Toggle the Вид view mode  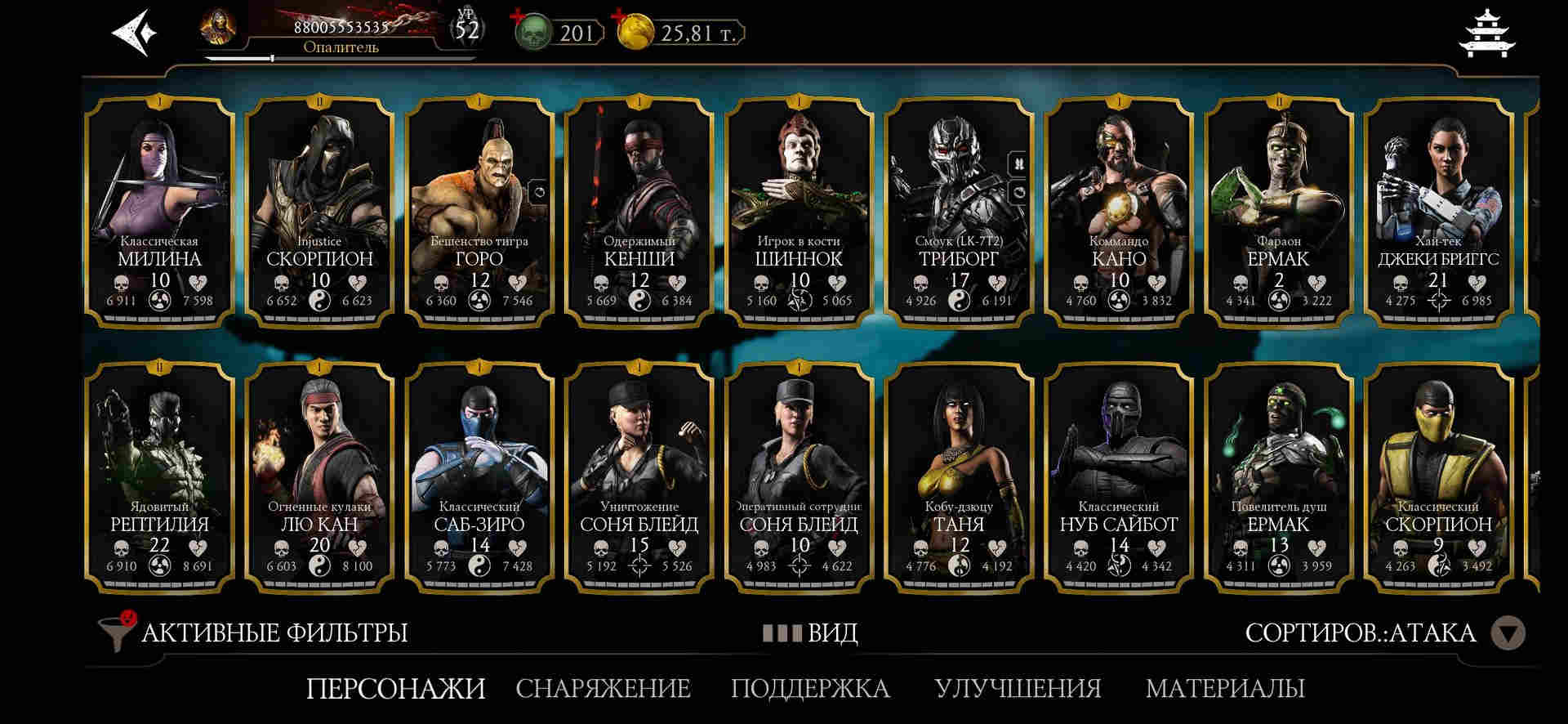810,632
